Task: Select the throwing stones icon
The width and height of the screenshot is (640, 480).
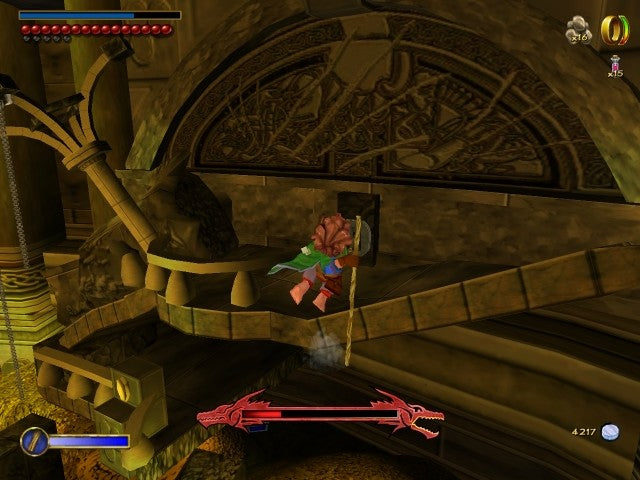Action: coord(577,28)
